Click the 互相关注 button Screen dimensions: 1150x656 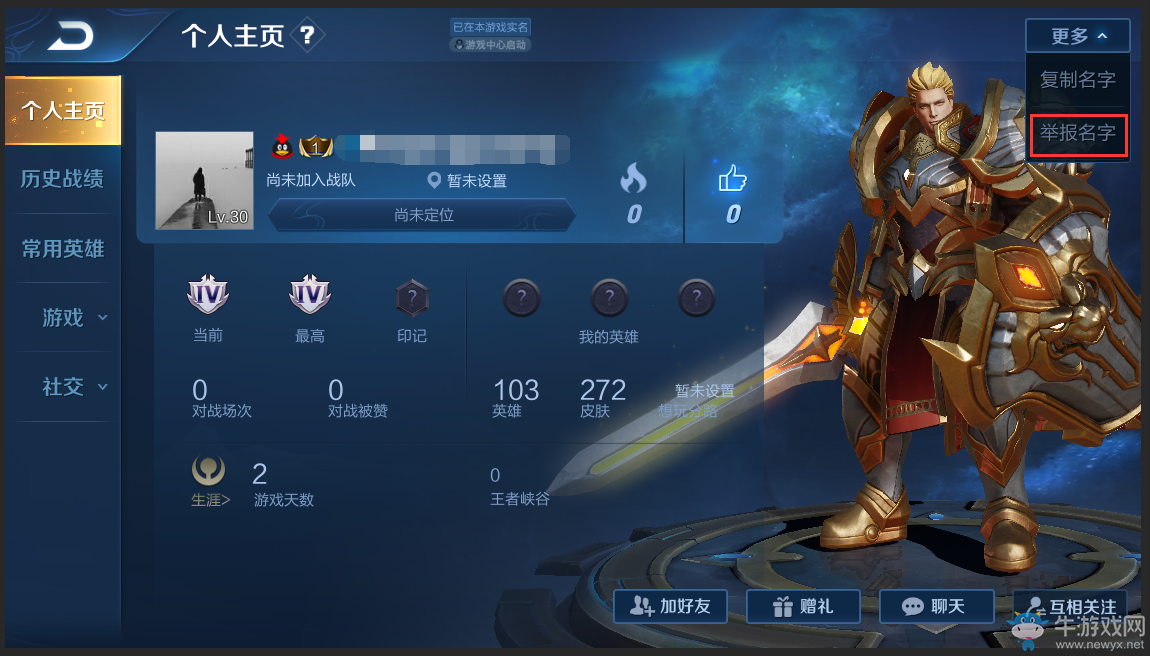point(1070,606)
